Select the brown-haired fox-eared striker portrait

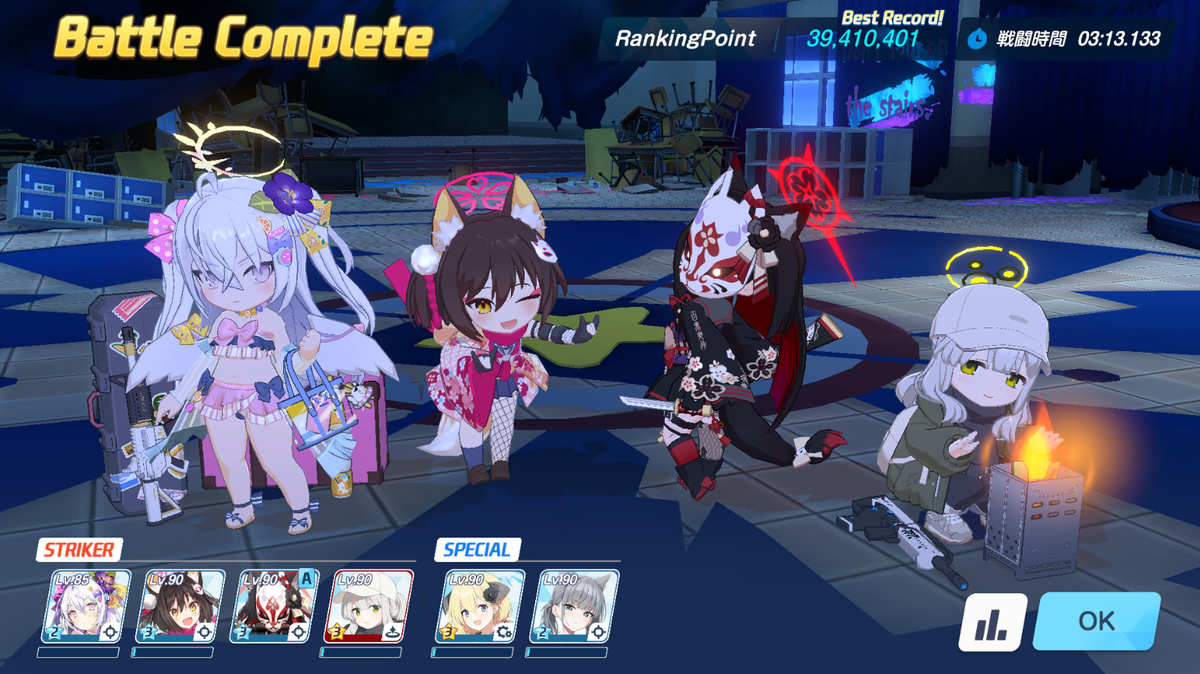pos(182,606)
